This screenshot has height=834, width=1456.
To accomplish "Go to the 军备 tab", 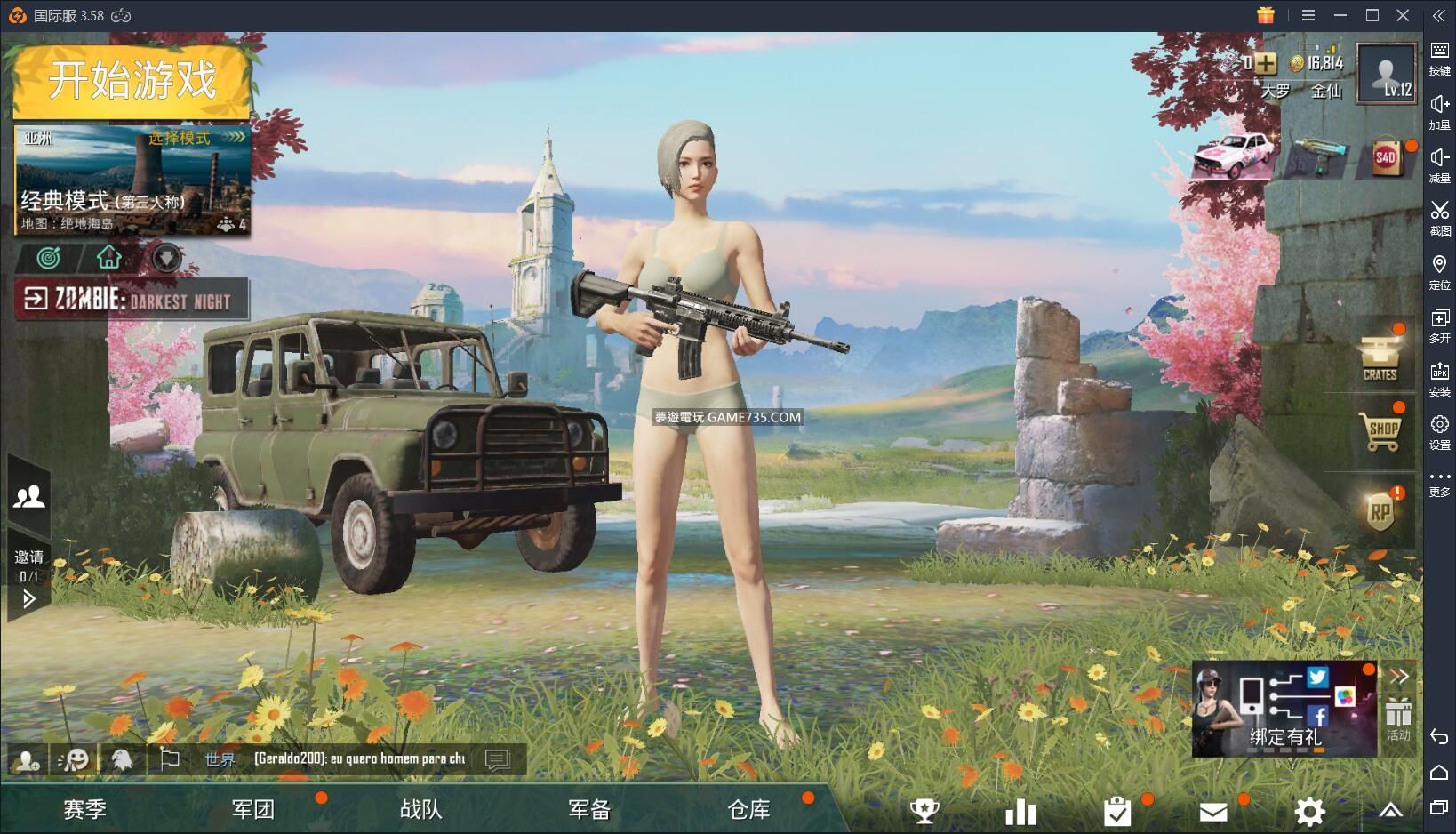I will tap(589, 809).
